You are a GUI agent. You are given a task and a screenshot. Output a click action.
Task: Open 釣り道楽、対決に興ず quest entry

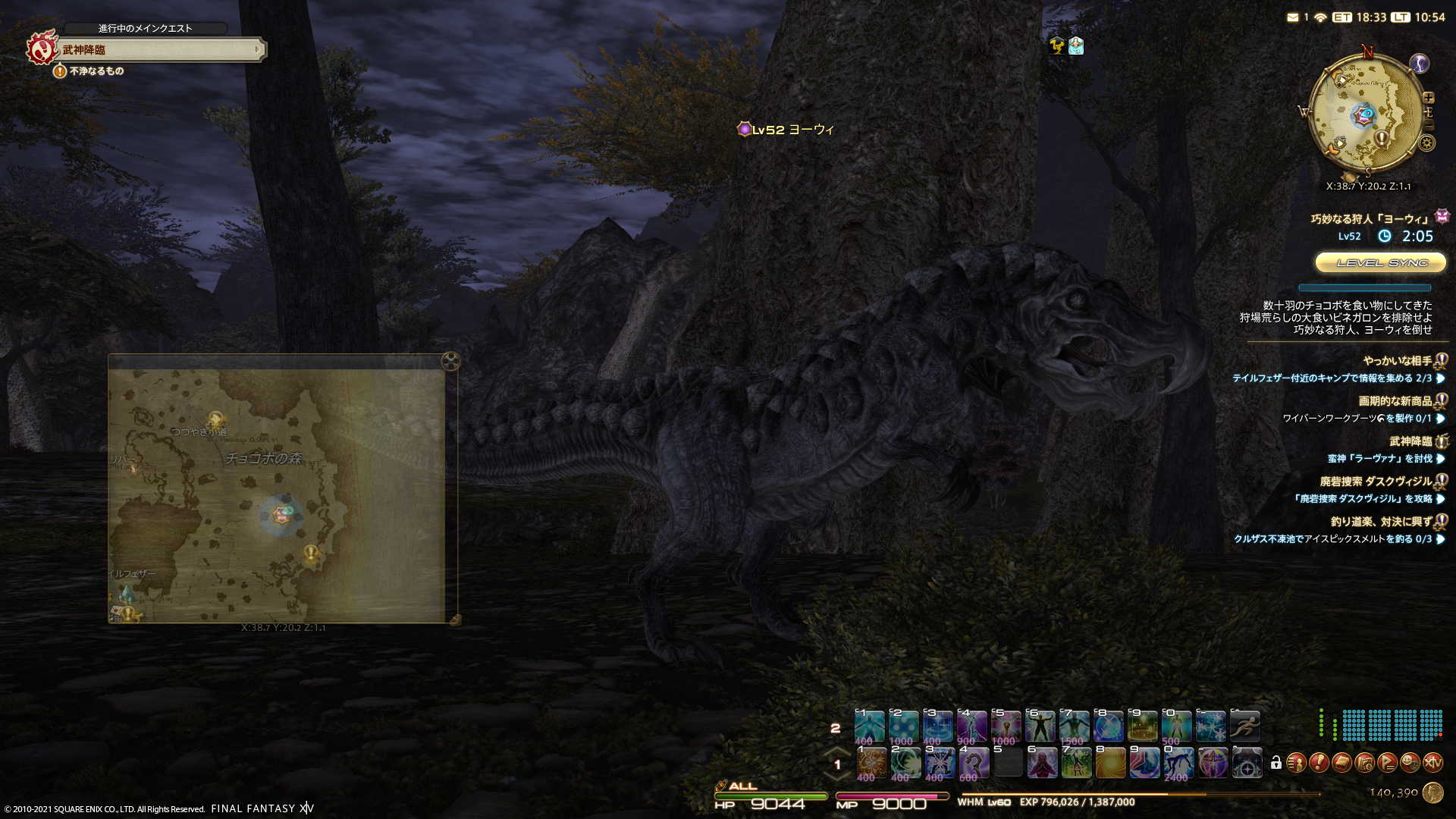[1381, 522]
